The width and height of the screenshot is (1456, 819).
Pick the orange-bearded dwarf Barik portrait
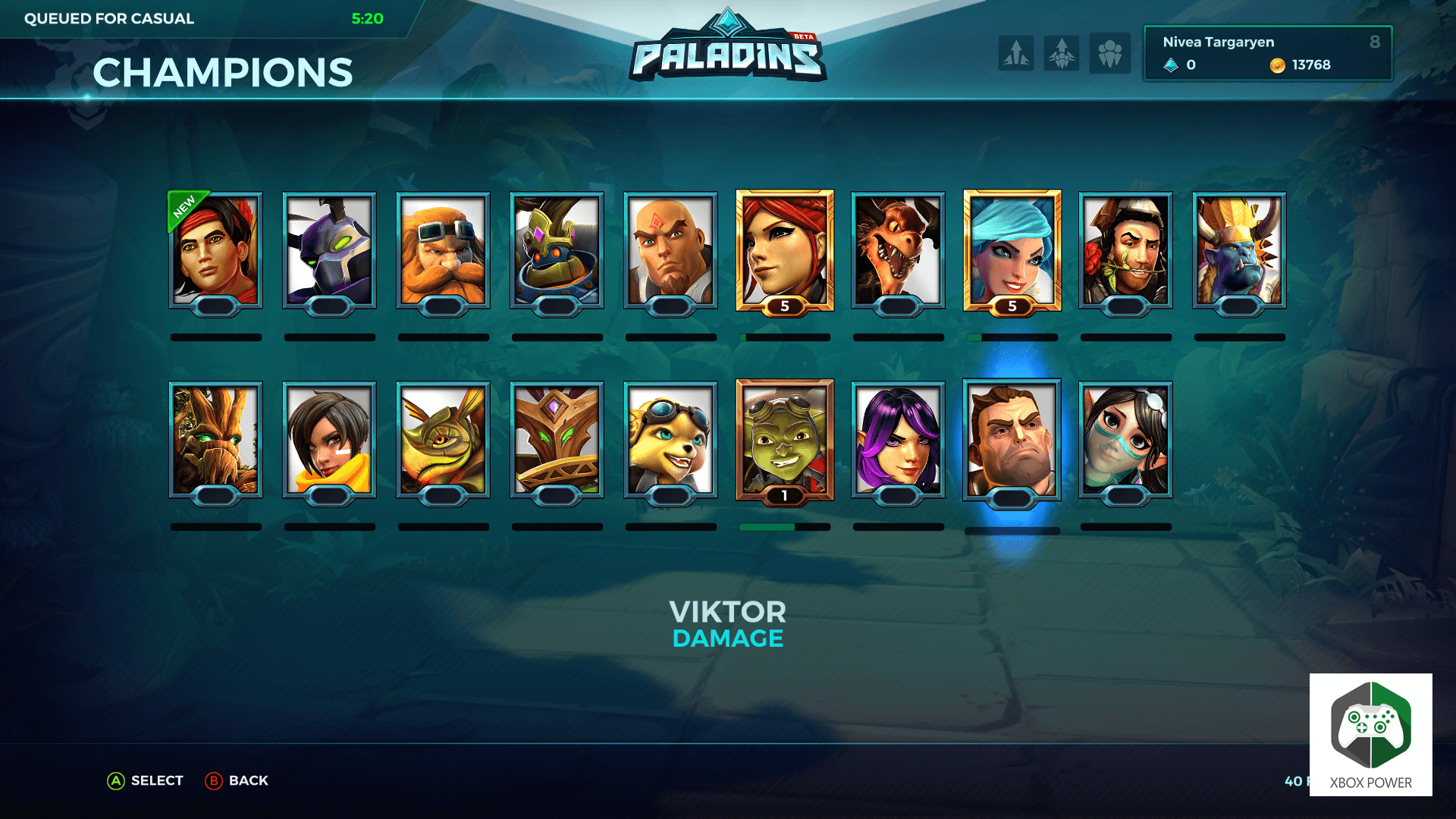click(x=443, y=250)
